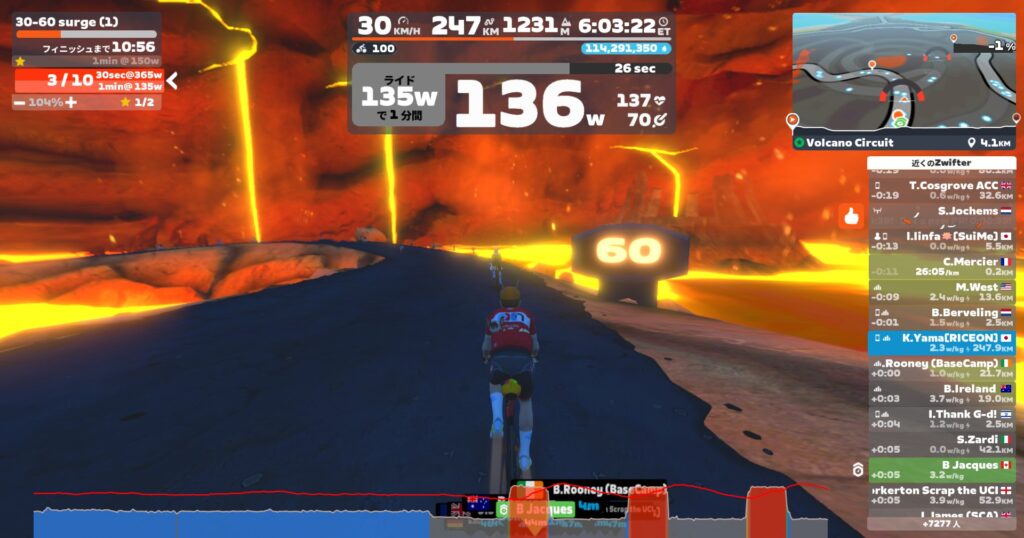
Task: Click the 近くのZwifter list header
Action: [942, 163]
